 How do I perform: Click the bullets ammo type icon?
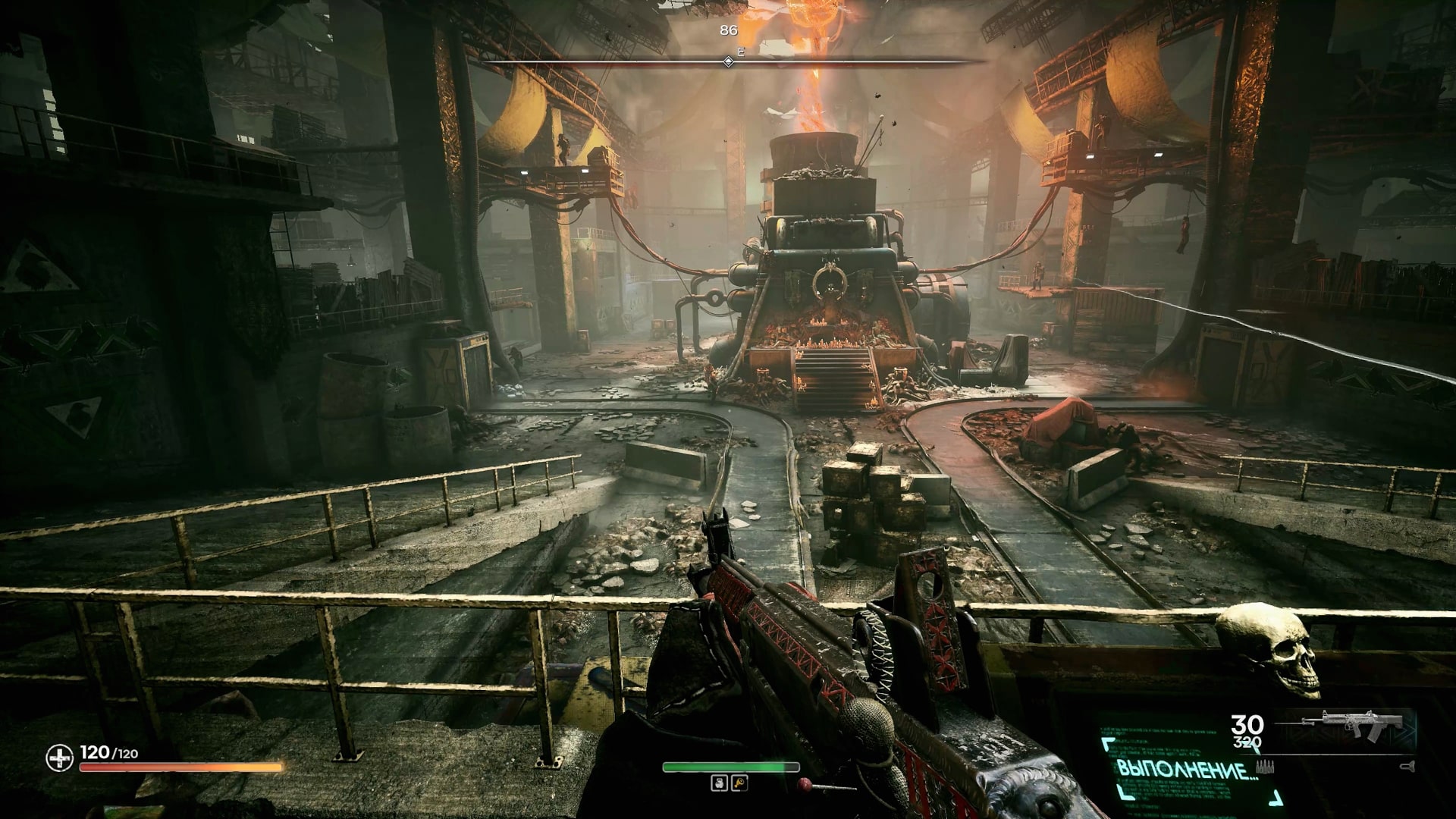(1265, 766)
